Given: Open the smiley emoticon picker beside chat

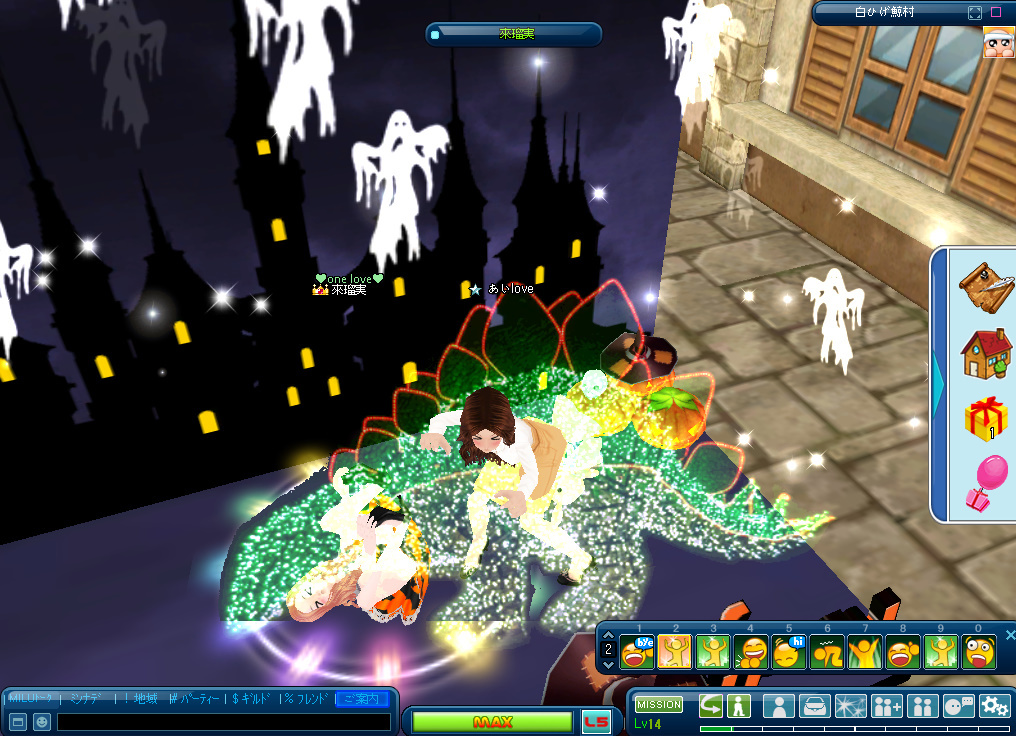Looking at the screenshot, I should coord(42,721).
